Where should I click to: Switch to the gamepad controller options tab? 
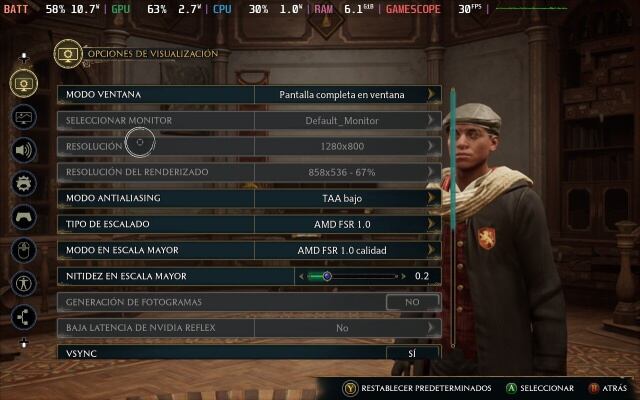[24, 216]
